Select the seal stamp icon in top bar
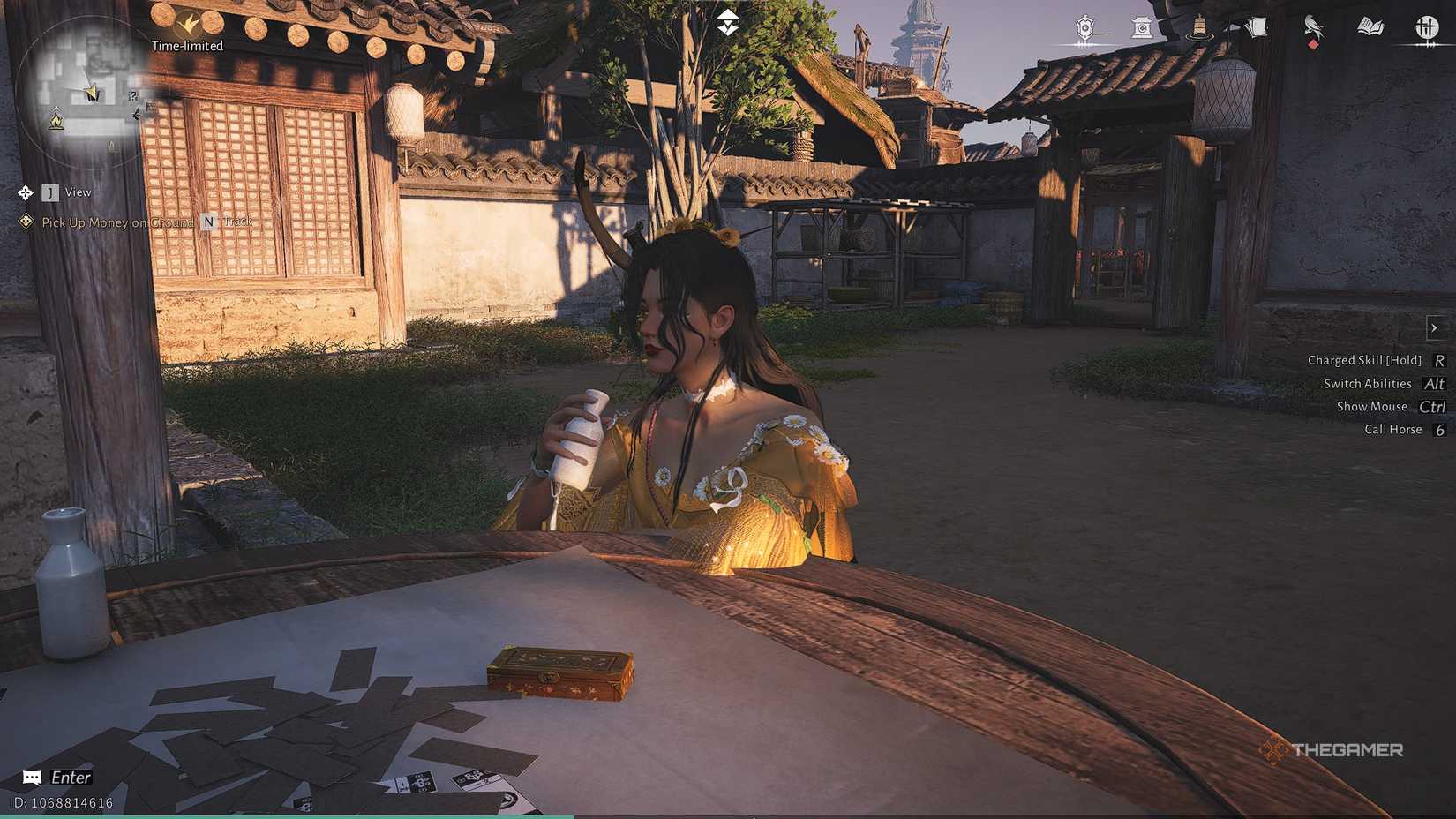Image resolution: width=1456 pixels, height=819 pixels. click(1143, 26)
